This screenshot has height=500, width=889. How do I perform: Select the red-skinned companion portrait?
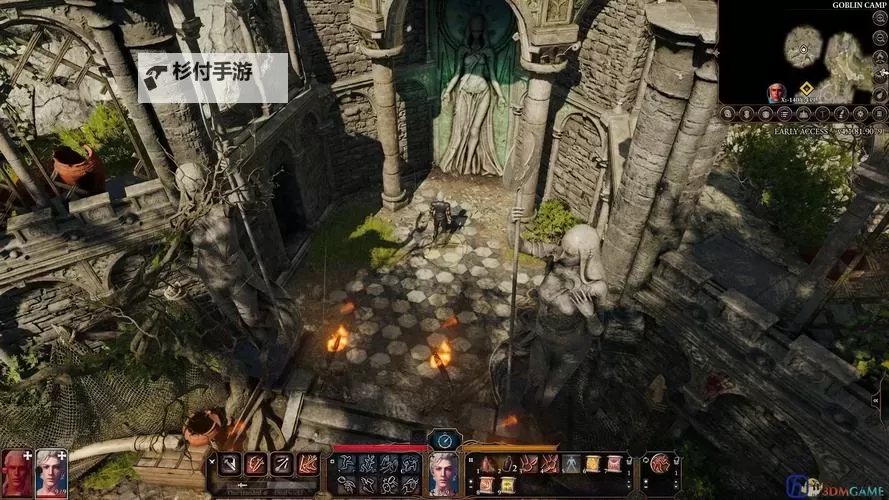16,471
